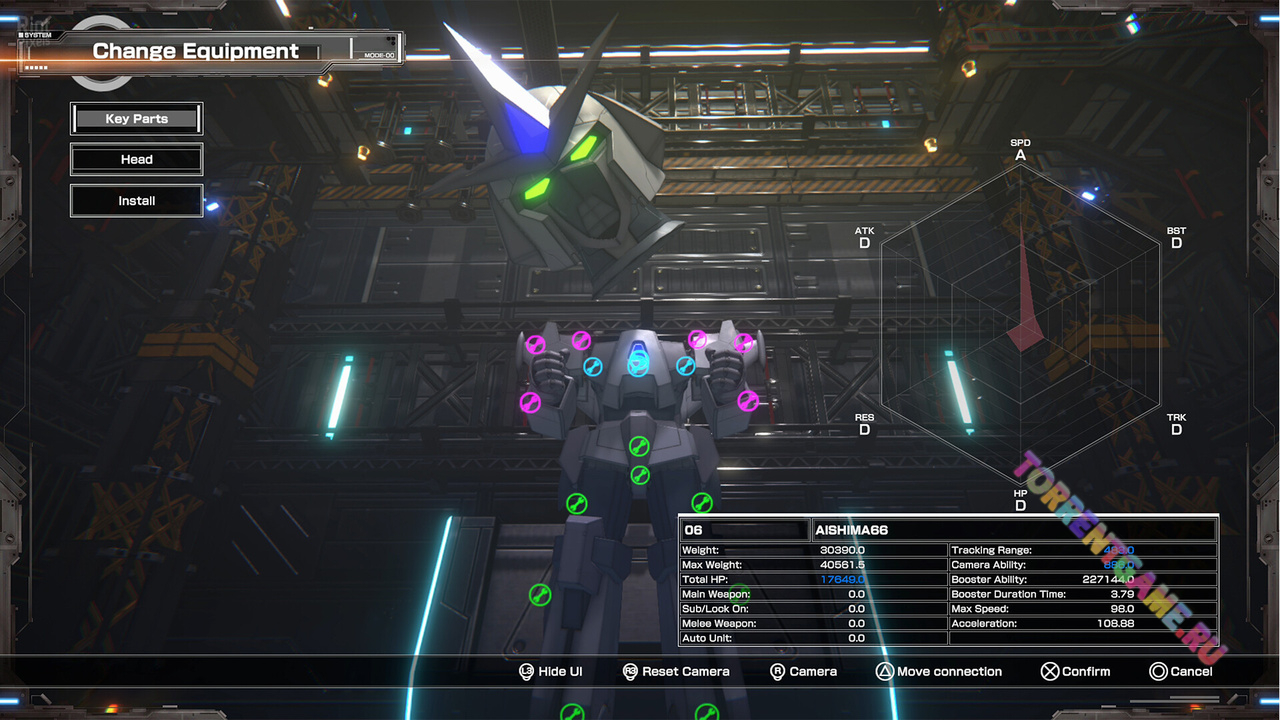Click Cancel in the bottom bar

1181,672
